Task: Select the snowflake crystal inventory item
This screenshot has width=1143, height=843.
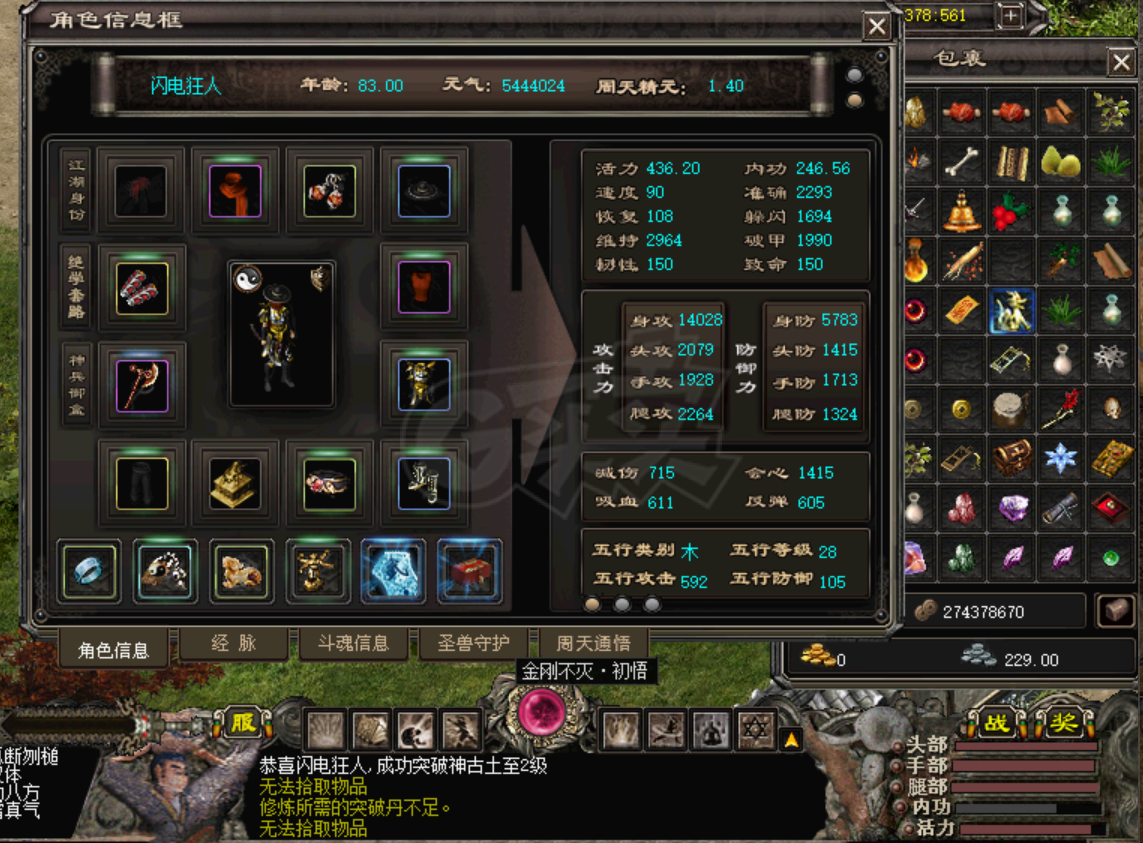Action: click(1060, 459)
